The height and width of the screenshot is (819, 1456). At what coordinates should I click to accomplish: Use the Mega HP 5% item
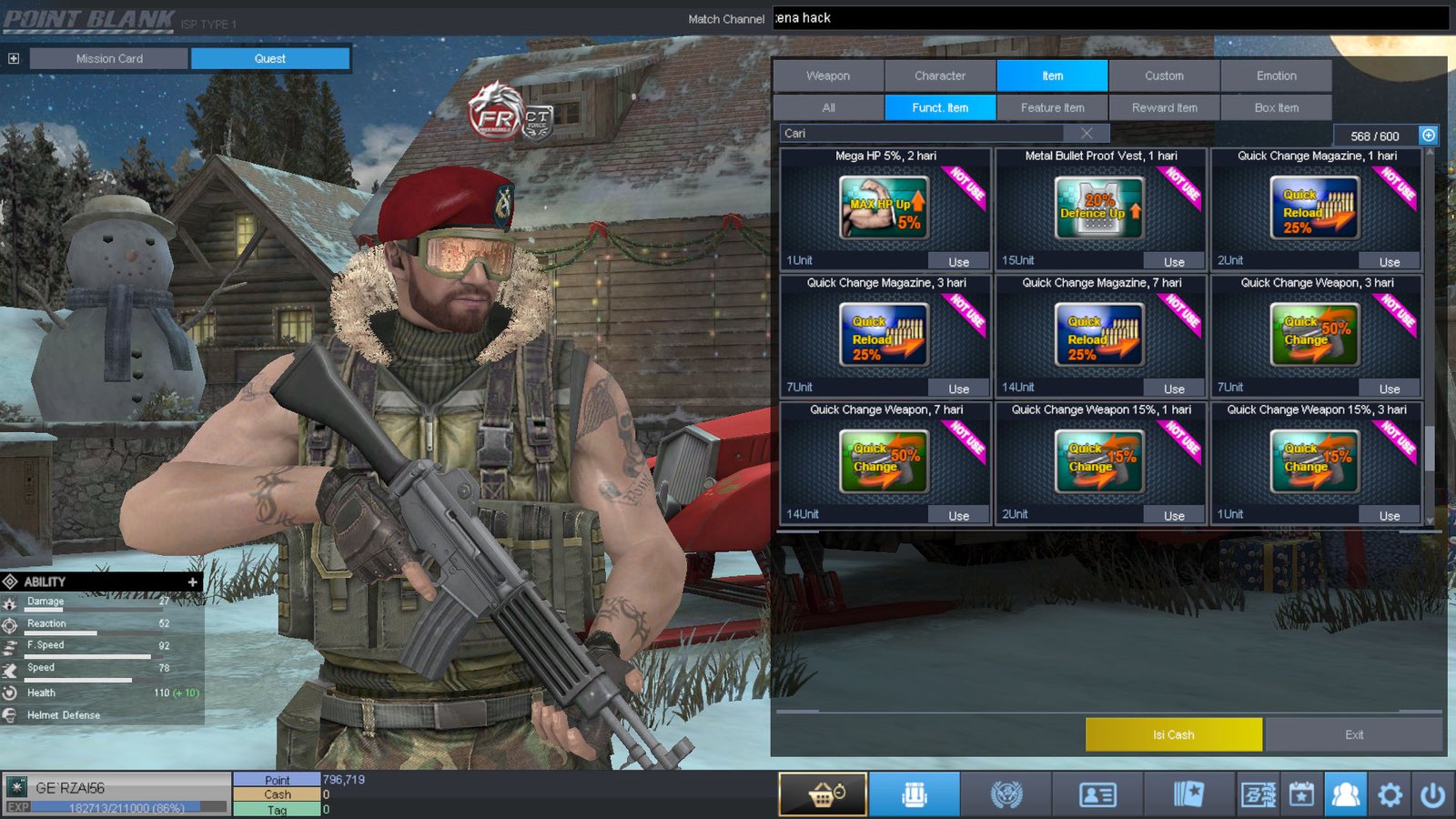pos(958,262)
